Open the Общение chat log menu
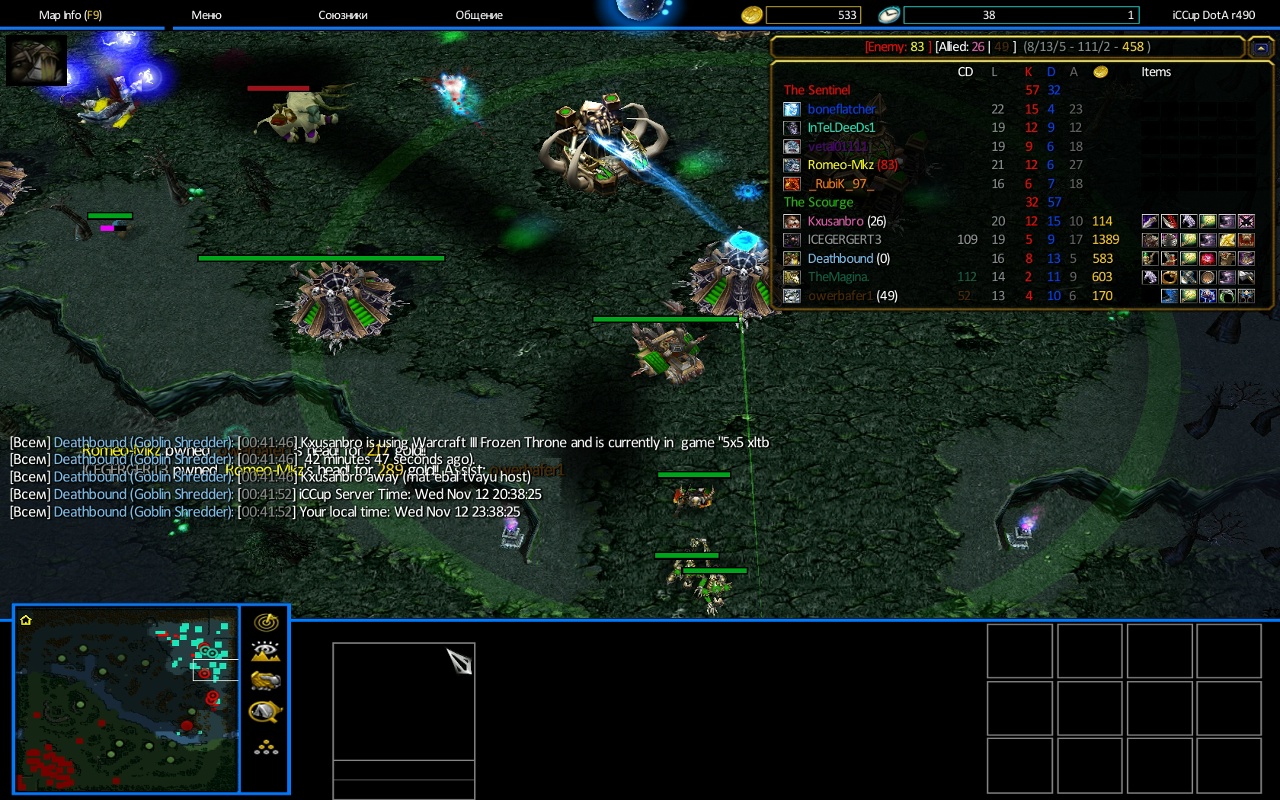This screenshot has height=800, width=1280. 479,15
